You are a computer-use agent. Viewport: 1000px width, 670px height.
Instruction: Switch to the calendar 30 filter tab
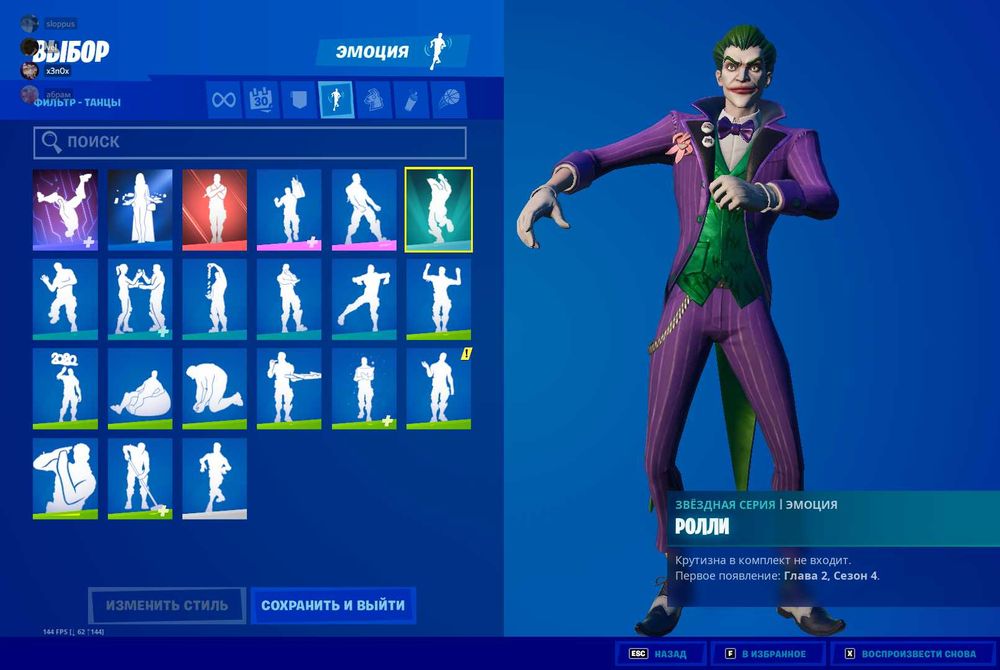pyautogui.click(x=261, y=100)
